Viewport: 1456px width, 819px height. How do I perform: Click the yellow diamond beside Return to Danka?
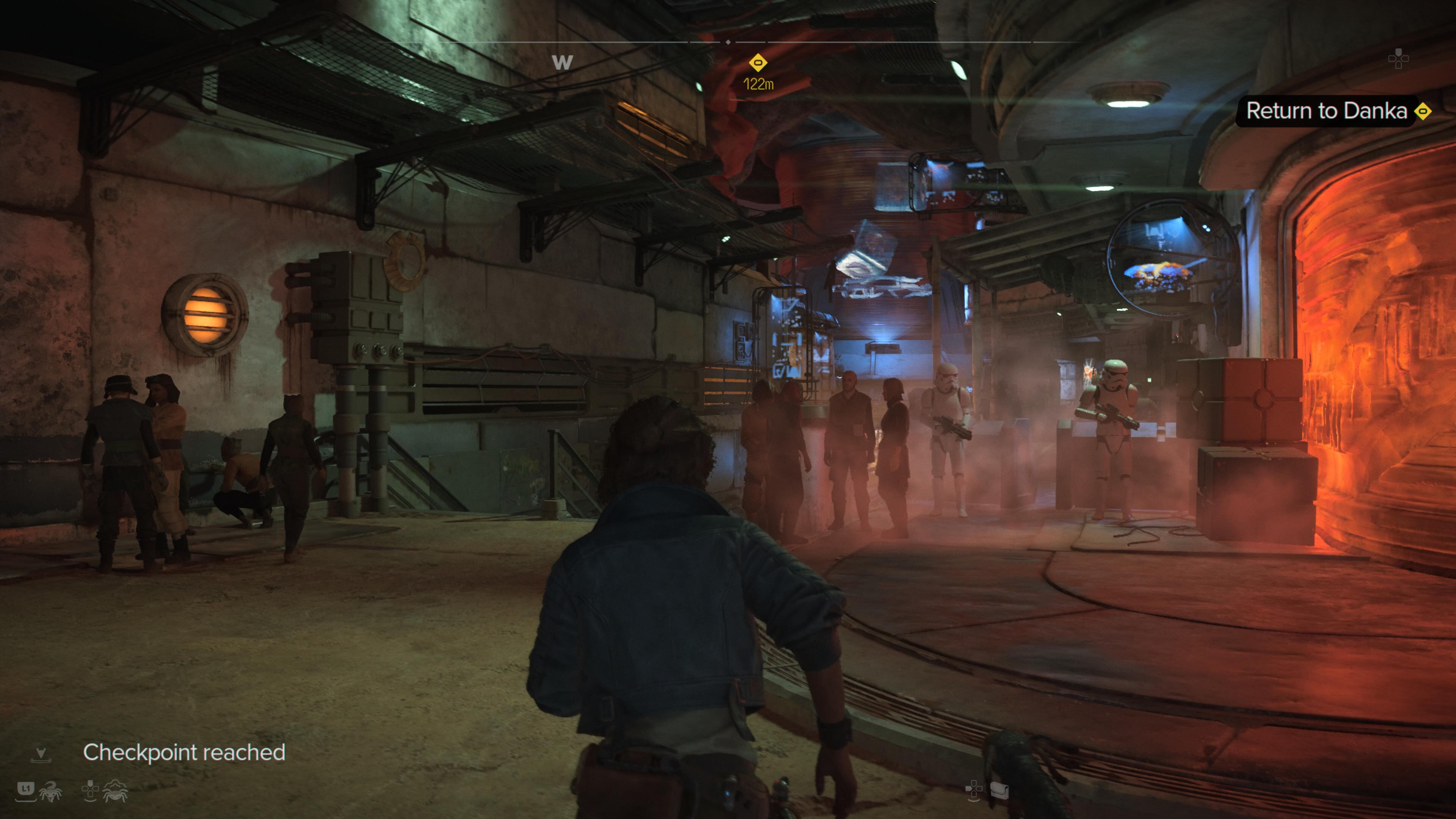1423,111
